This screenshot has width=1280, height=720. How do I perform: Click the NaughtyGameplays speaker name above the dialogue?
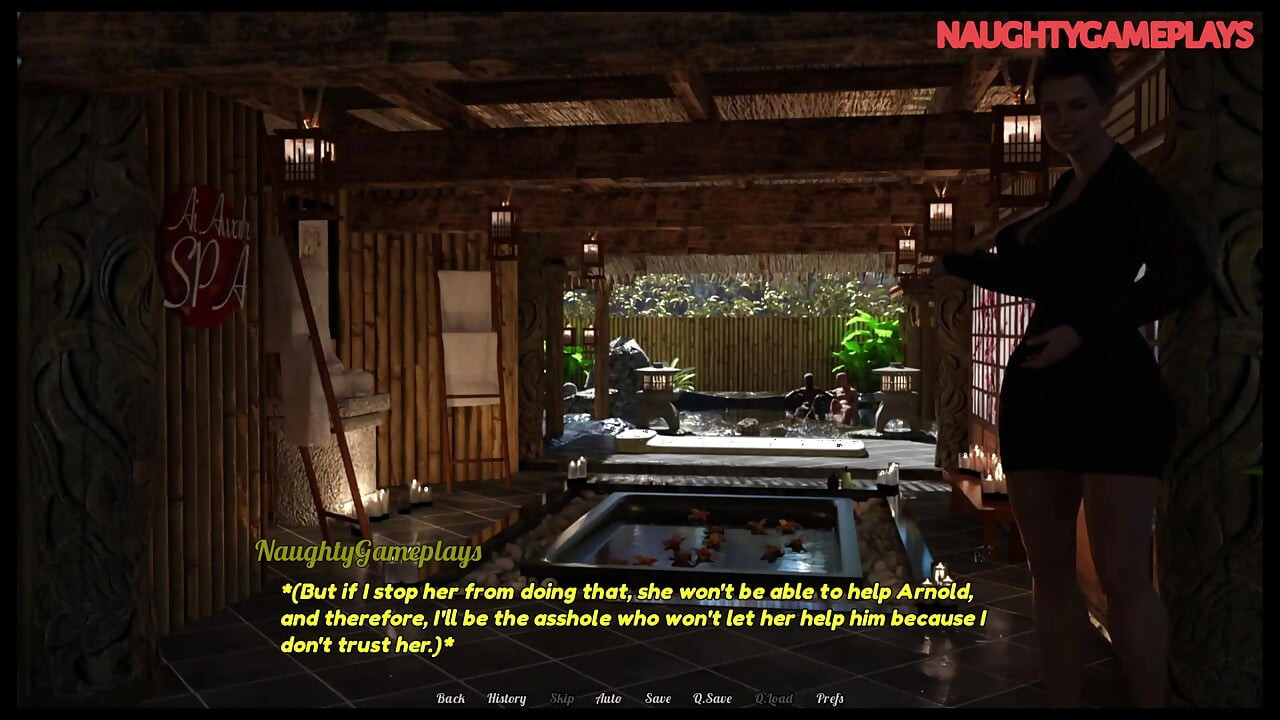coord(368,549)
